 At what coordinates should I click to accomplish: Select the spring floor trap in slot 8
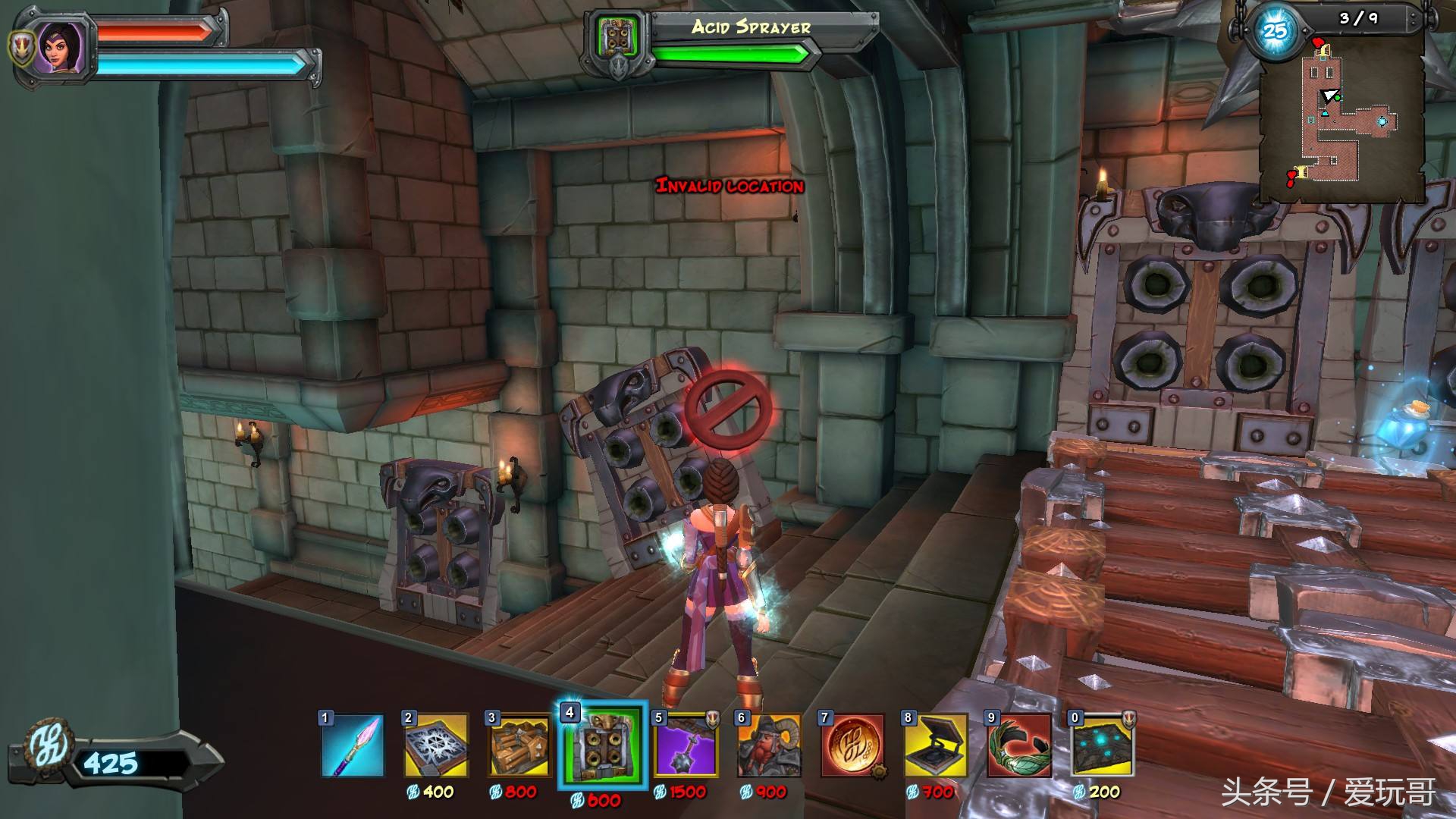tap(936, 745)
